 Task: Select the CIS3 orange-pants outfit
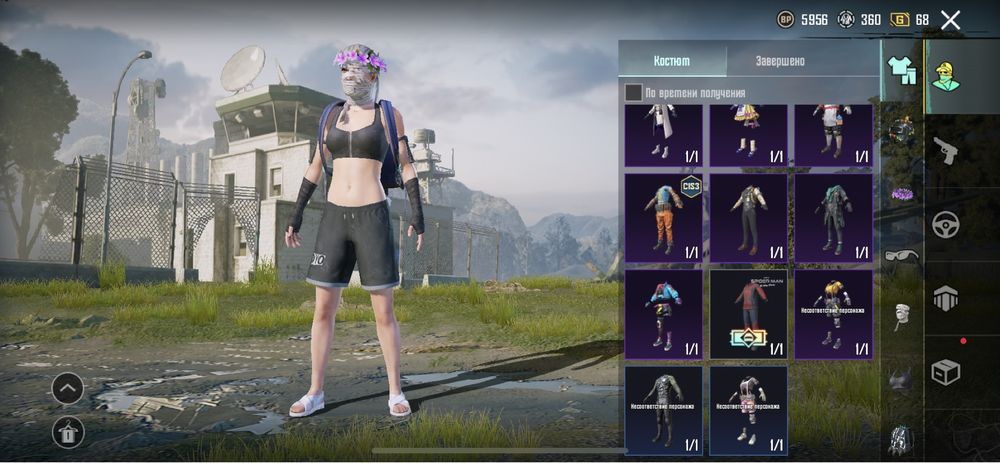(x=664, y=219)
